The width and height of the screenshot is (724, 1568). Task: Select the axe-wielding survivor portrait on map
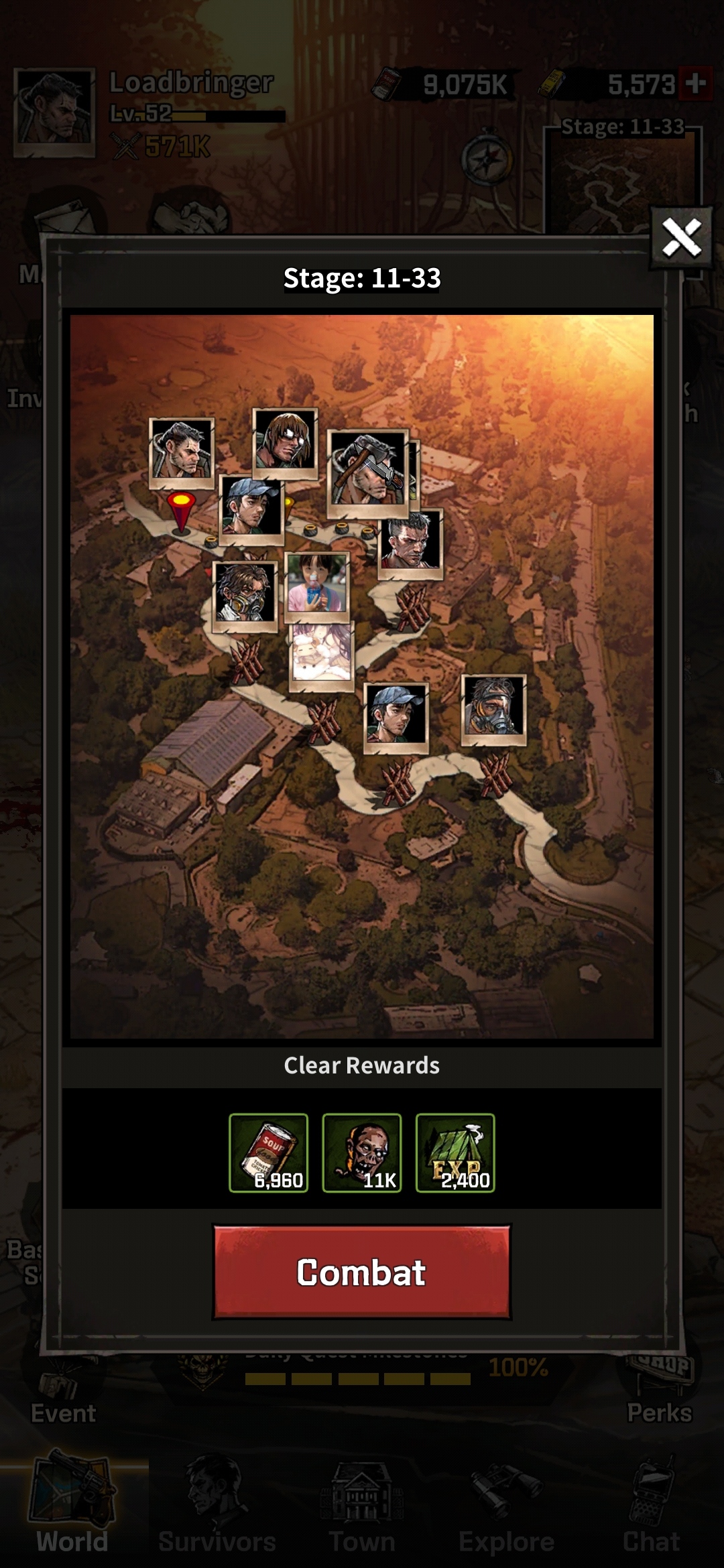click(x=367, y=472)
